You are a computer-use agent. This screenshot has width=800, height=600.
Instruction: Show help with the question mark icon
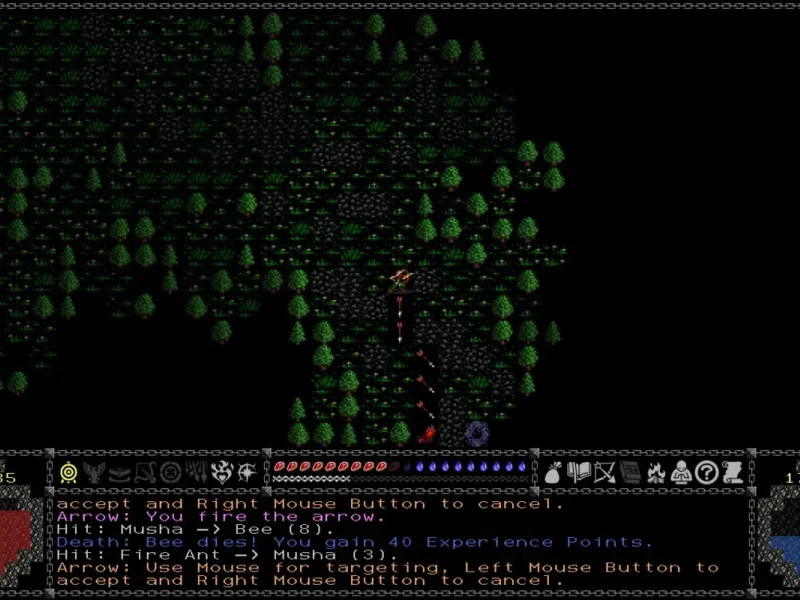pyautogui.click(x=706, y=473)
